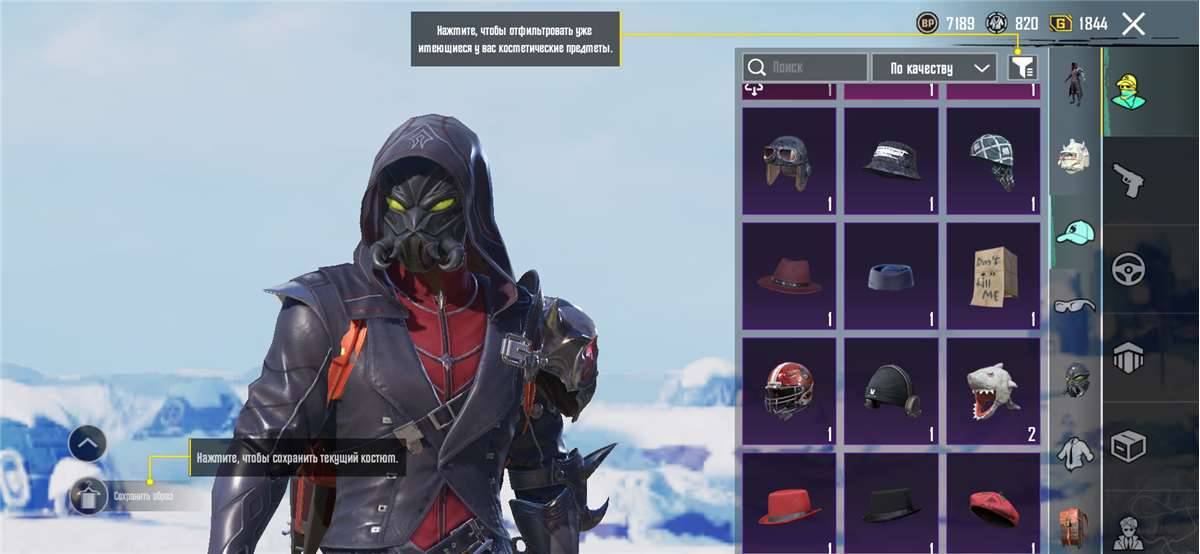The image size is (1200, 554).
Task: Switch to the hat category tab
Action: pos(1075,233)
